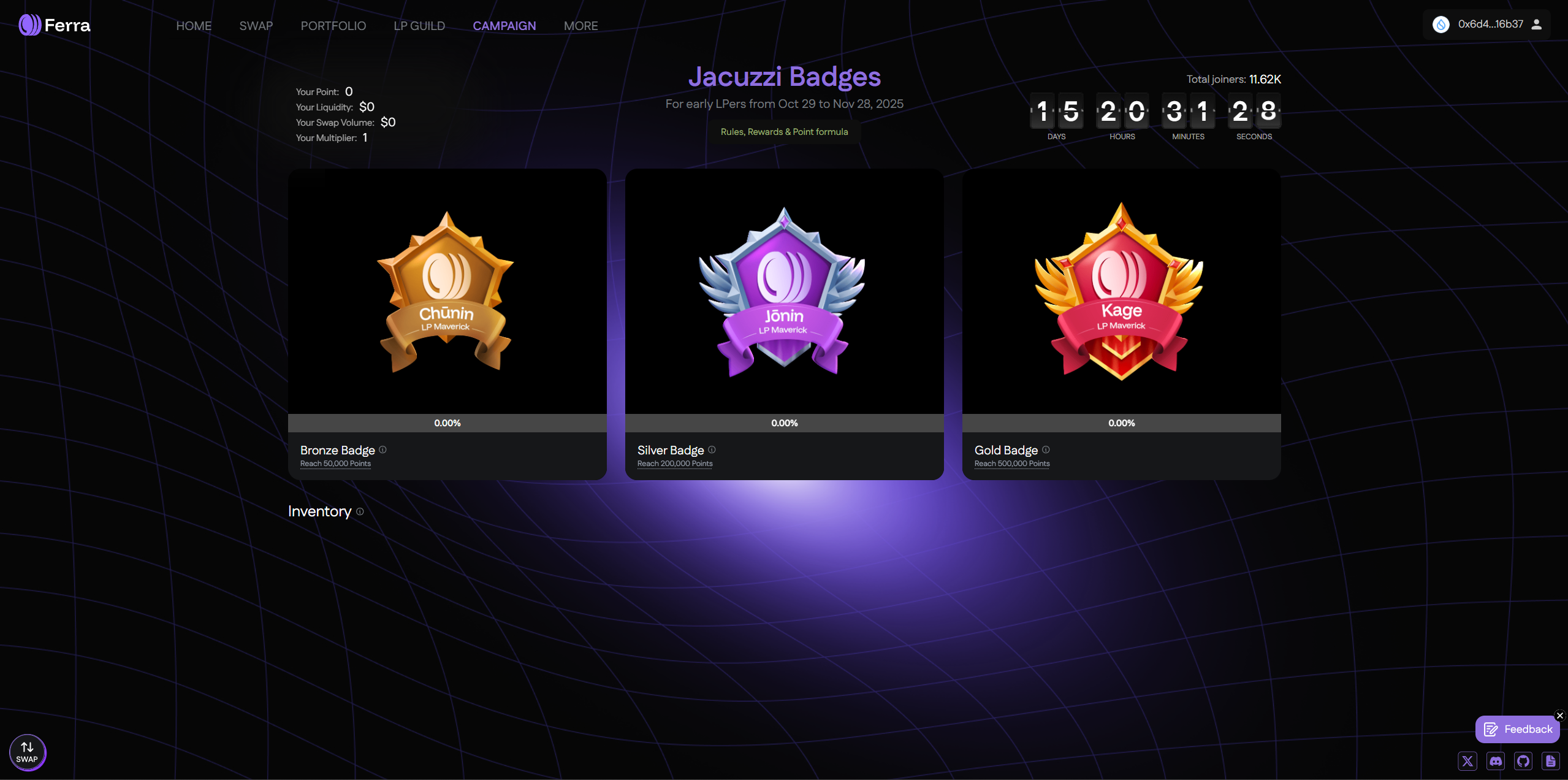Show info for Silver Badge

[712, 449]
